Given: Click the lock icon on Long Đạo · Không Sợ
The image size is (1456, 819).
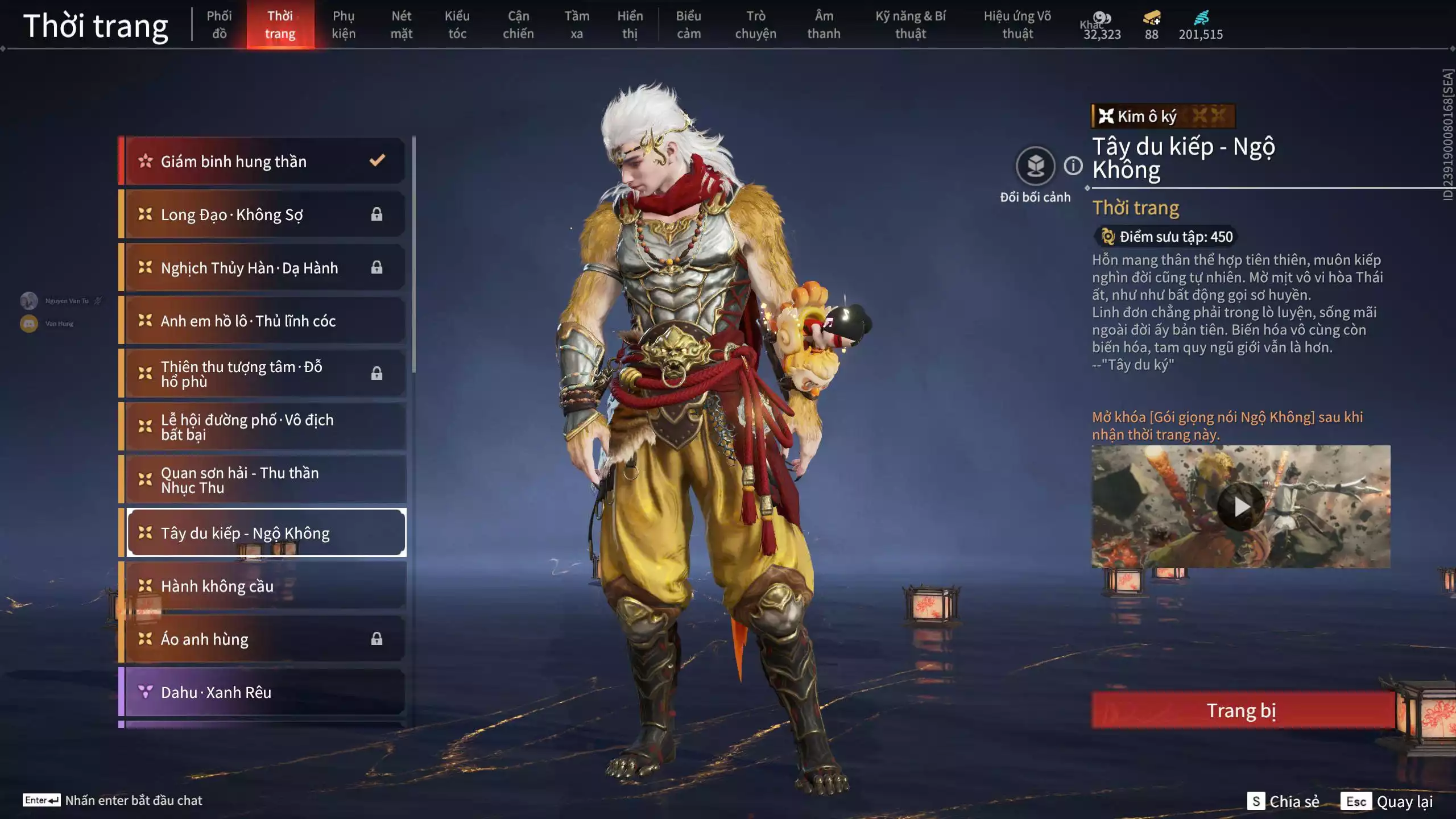Looking at the screenshot, I should [377, 214].
